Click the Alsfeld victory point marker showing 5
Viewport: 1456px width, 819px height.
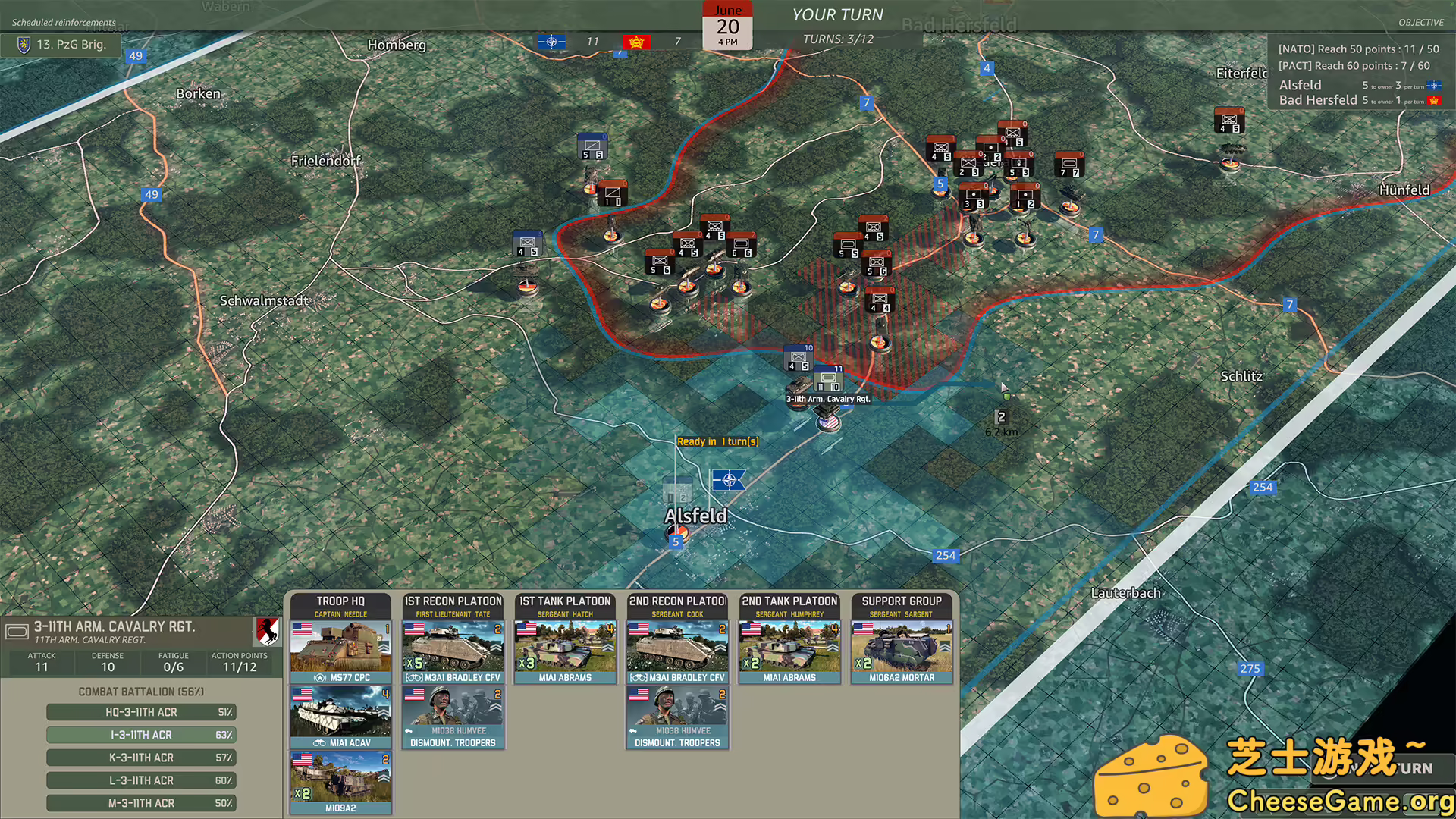(x=676, y=541)
